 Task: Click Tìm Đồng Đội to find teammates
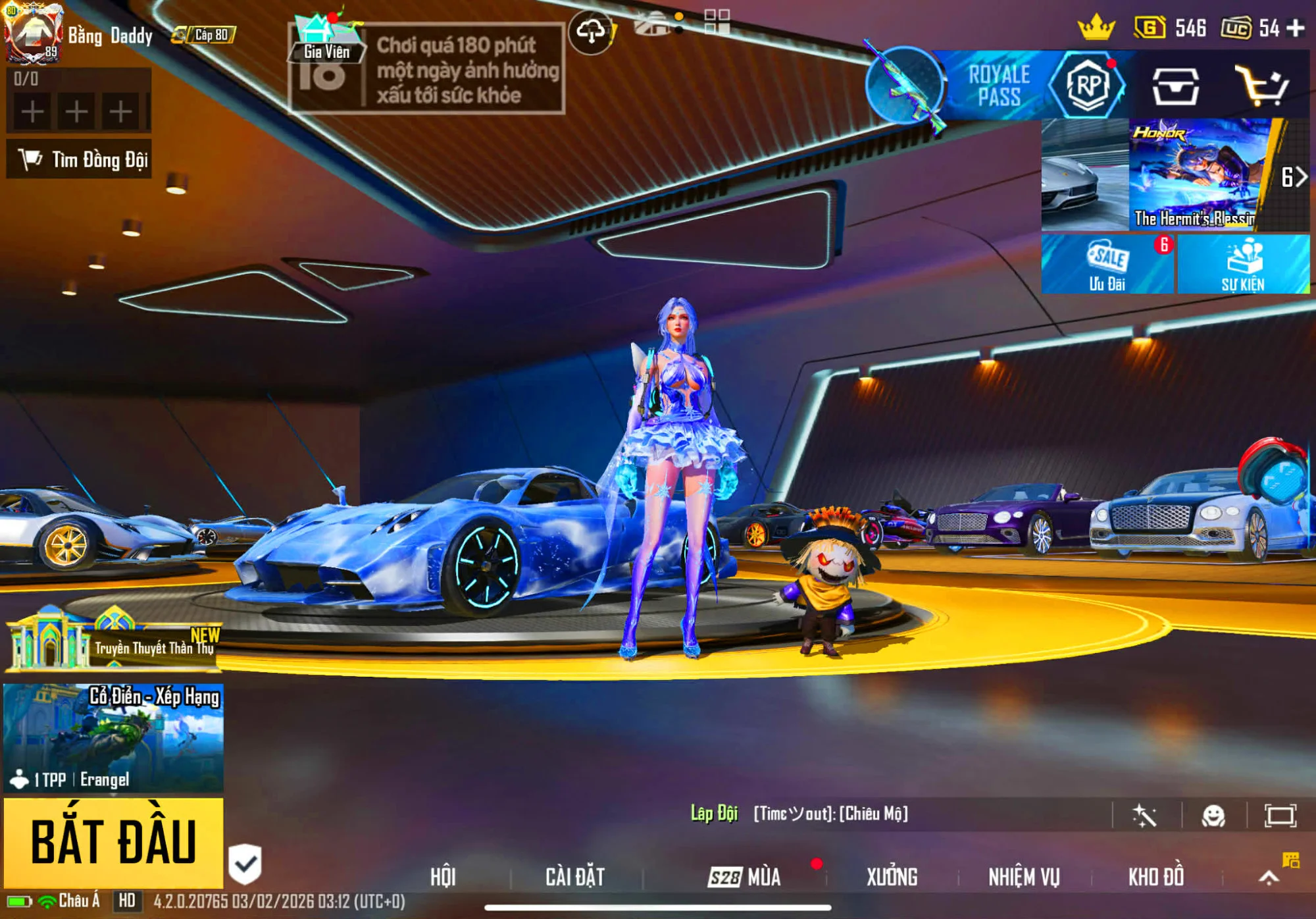80,159
